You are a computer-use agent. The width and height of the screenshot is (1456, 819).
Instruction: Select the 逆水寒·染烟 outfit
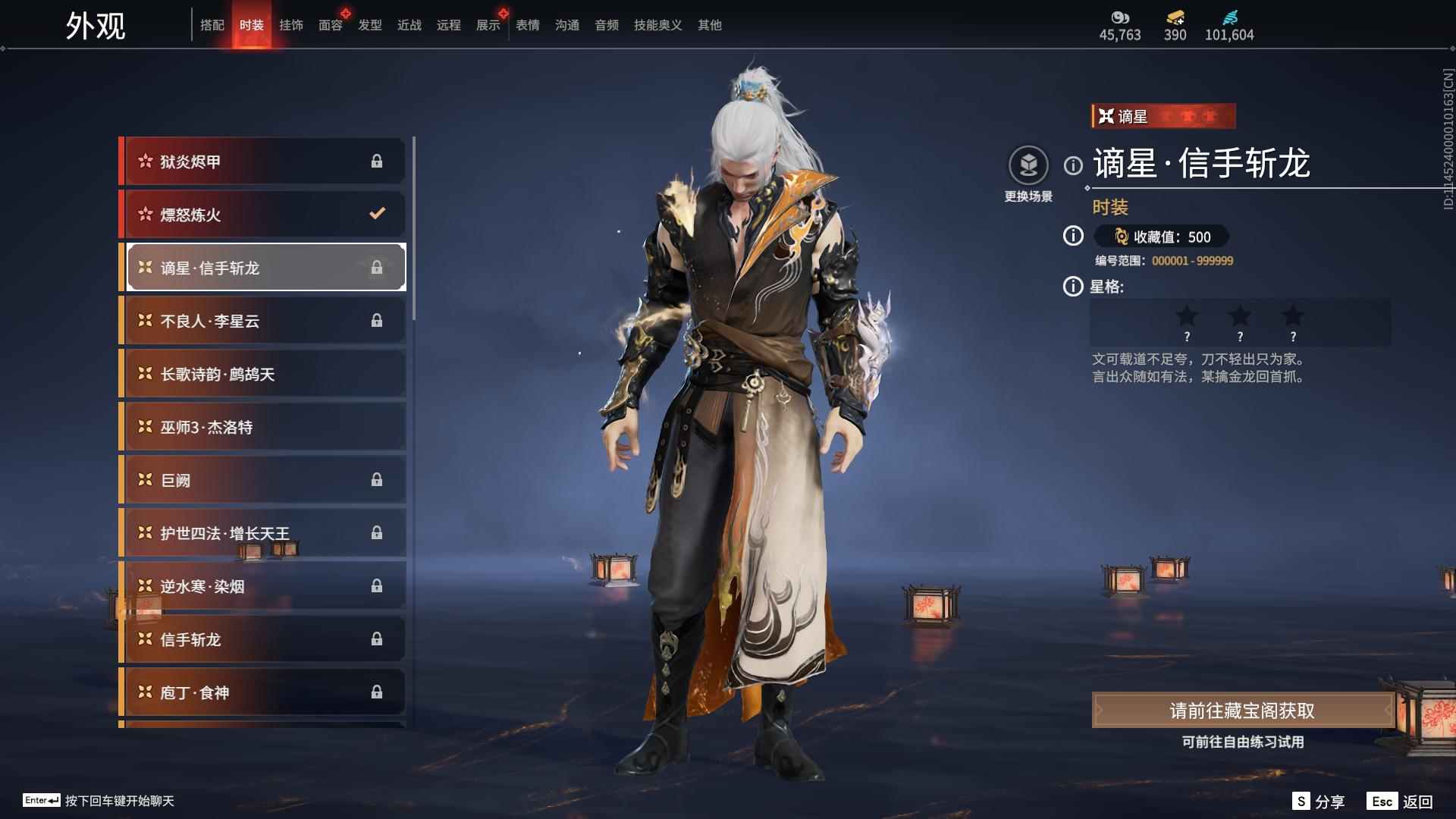point(262,586)
